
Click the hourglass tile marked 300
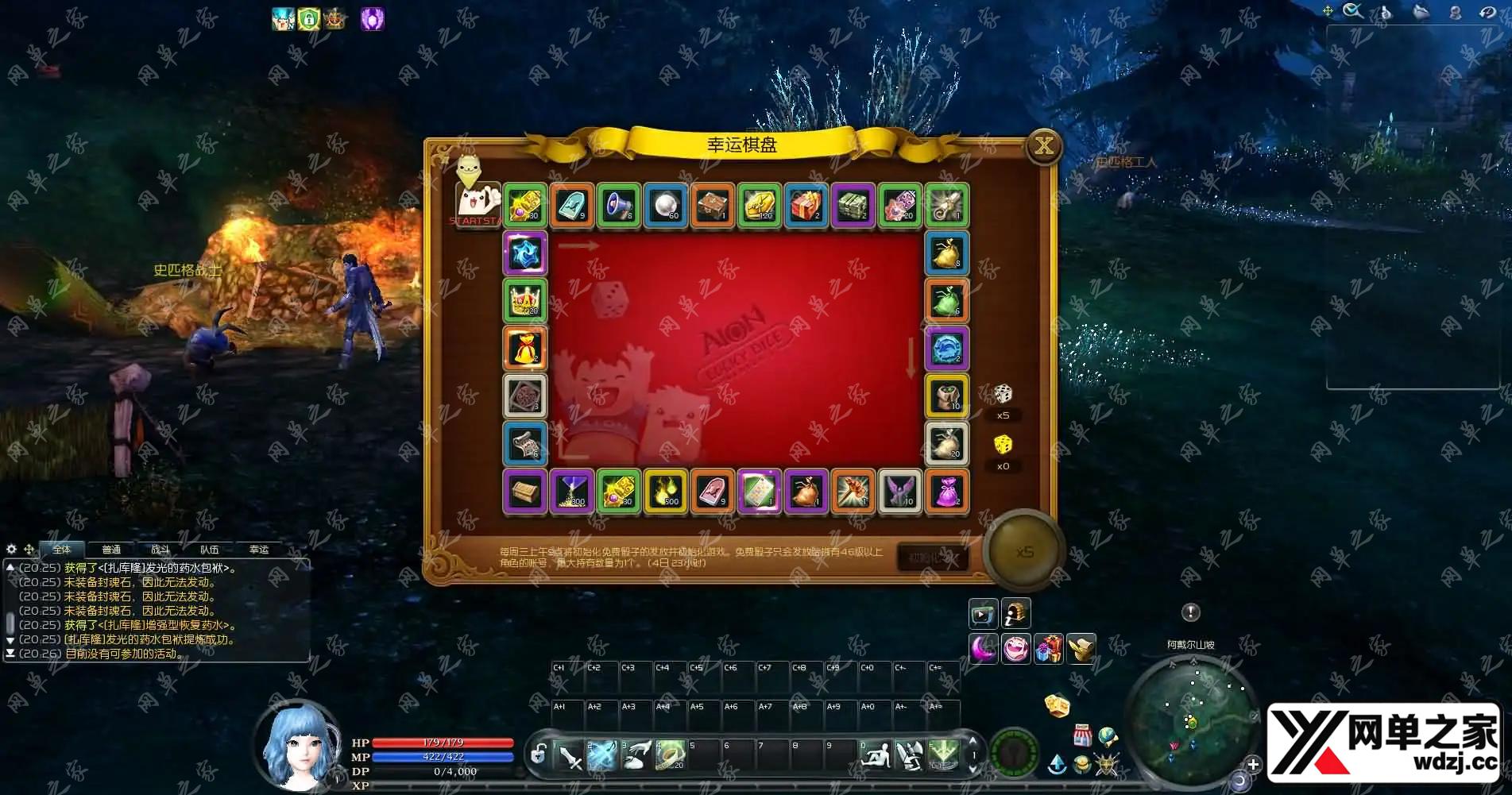pyautogui.click(x=572, y=492)
